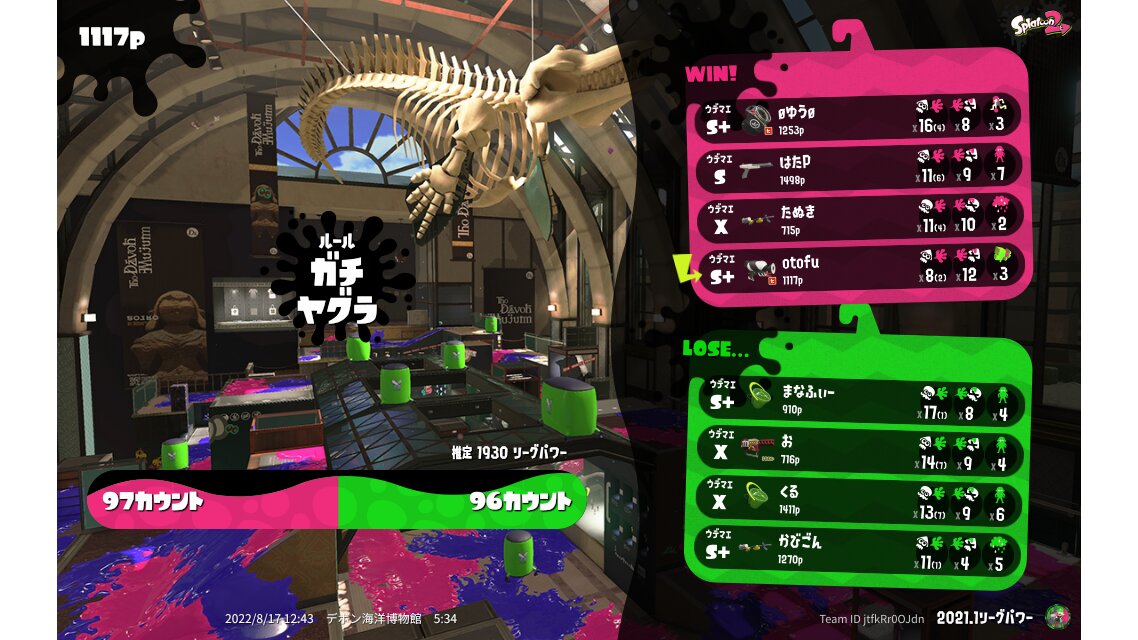Select the まなふぃー player row
The width and height of the screenshot is (1138, 640).
pos(858,400)
